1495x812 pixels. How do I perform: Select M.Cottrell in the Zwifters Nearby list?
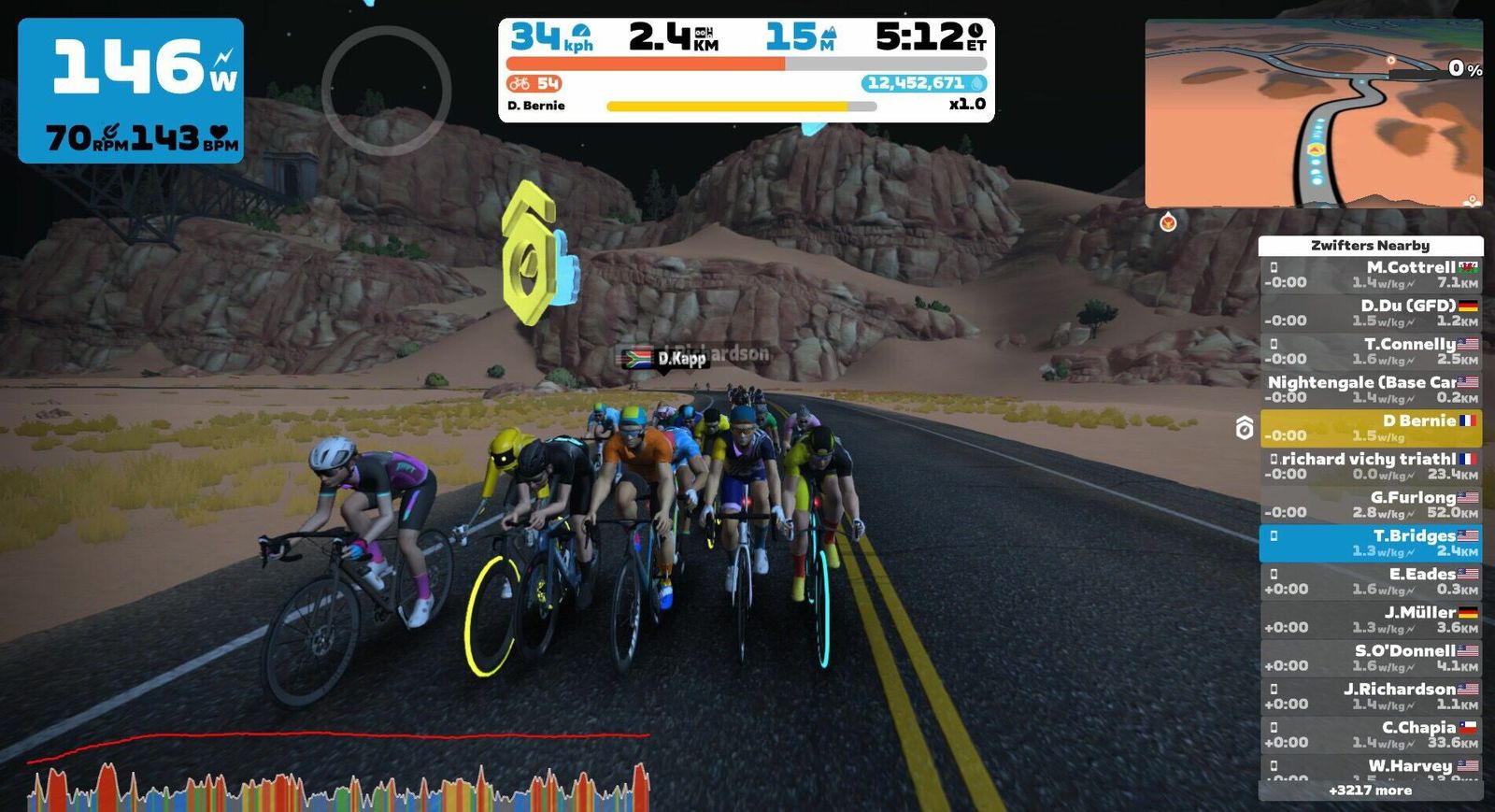click(x=1370, y=275)
